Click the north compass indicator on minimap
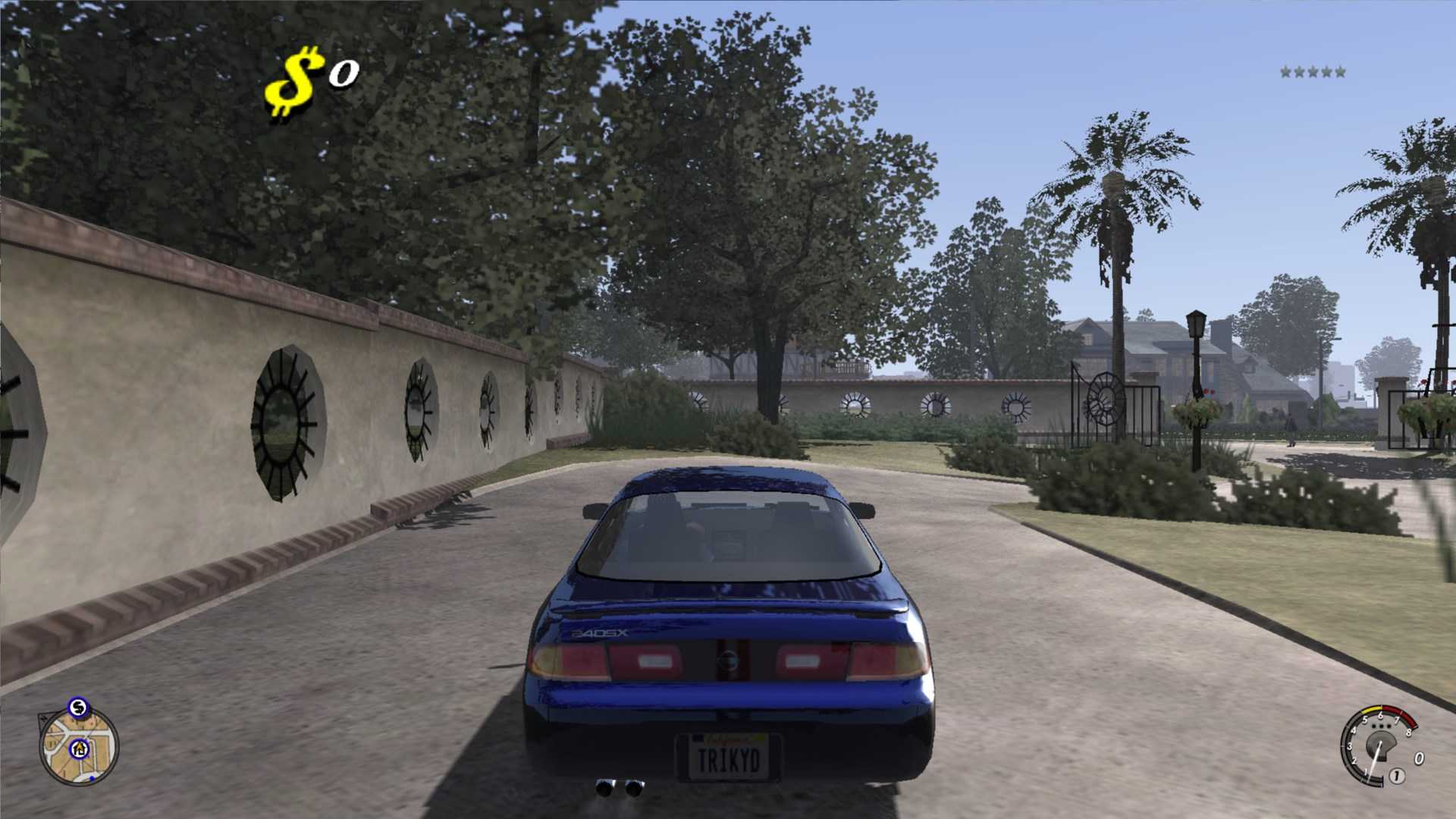1456x819 pixels. click(x=44, y=718)
